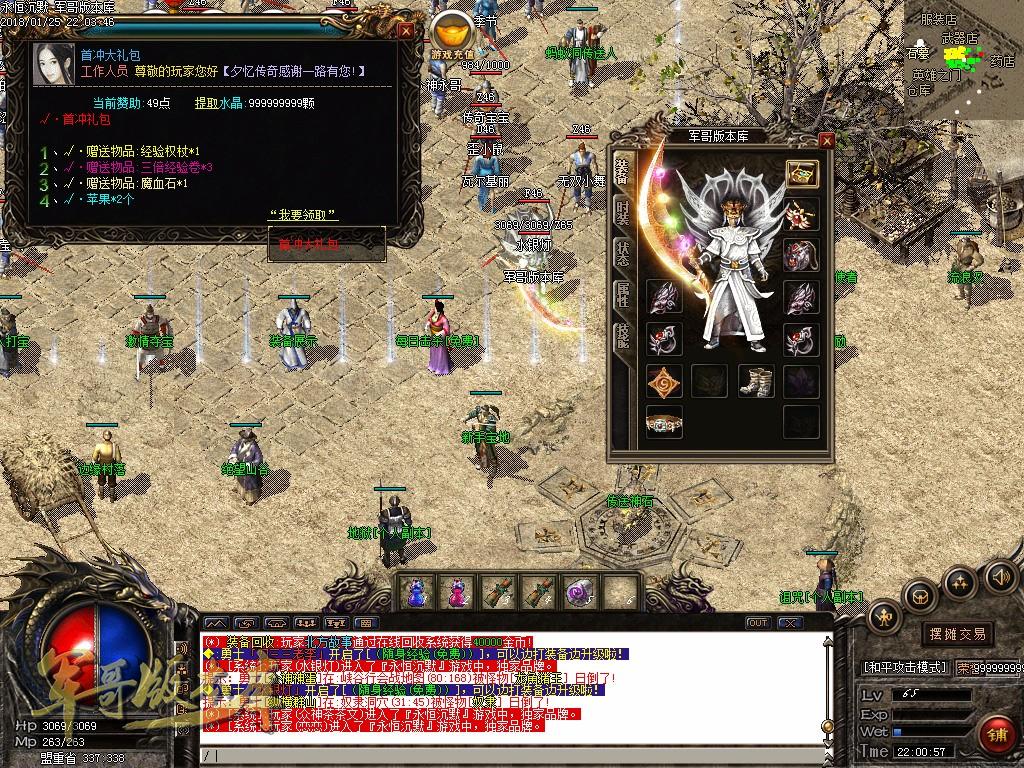Show the 属性 attributes tab
Screen dimensions: 1024x768
point(621,294)
